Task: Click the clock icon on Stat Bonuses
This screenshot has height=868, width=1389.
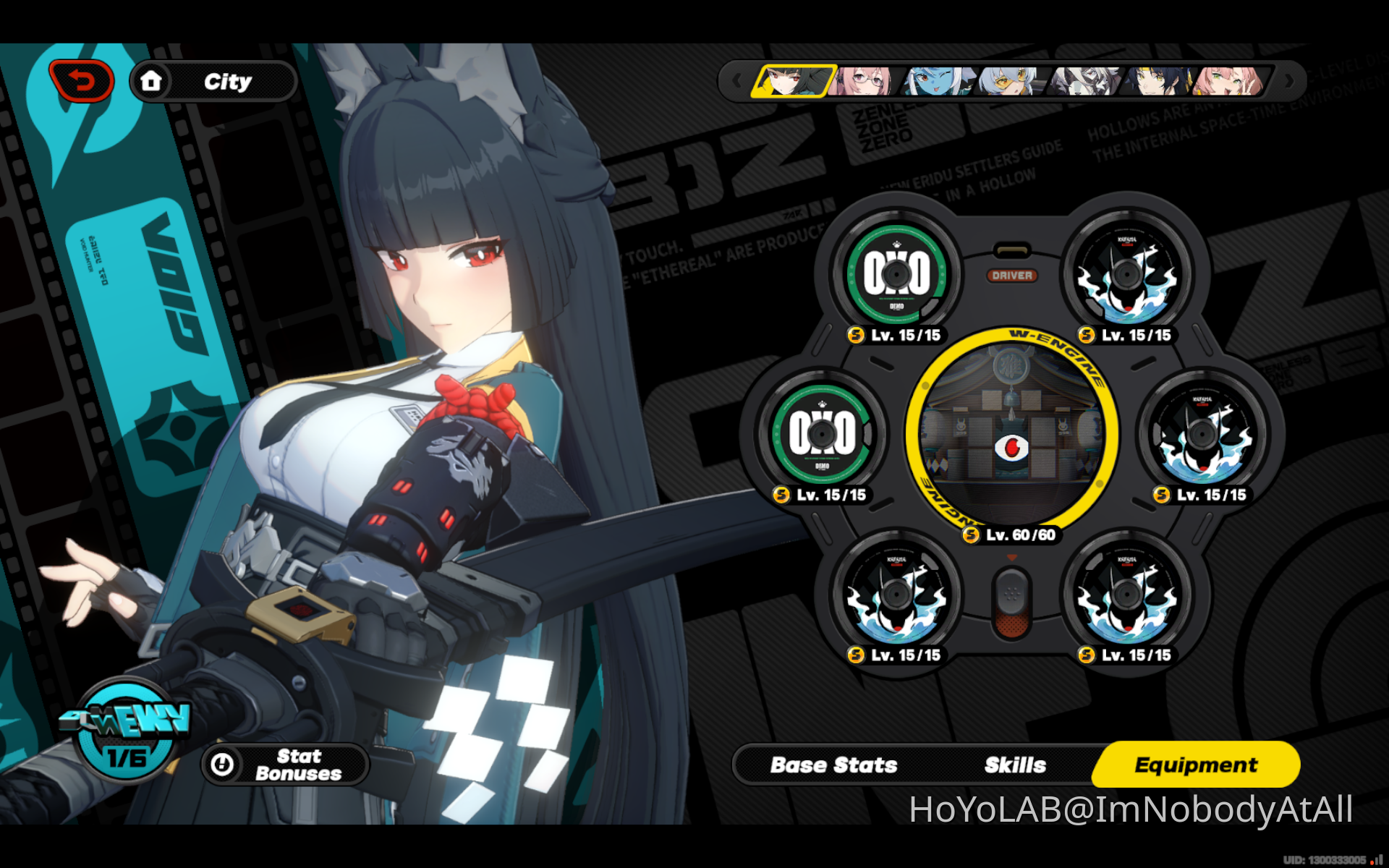Action: coord(221,765)
